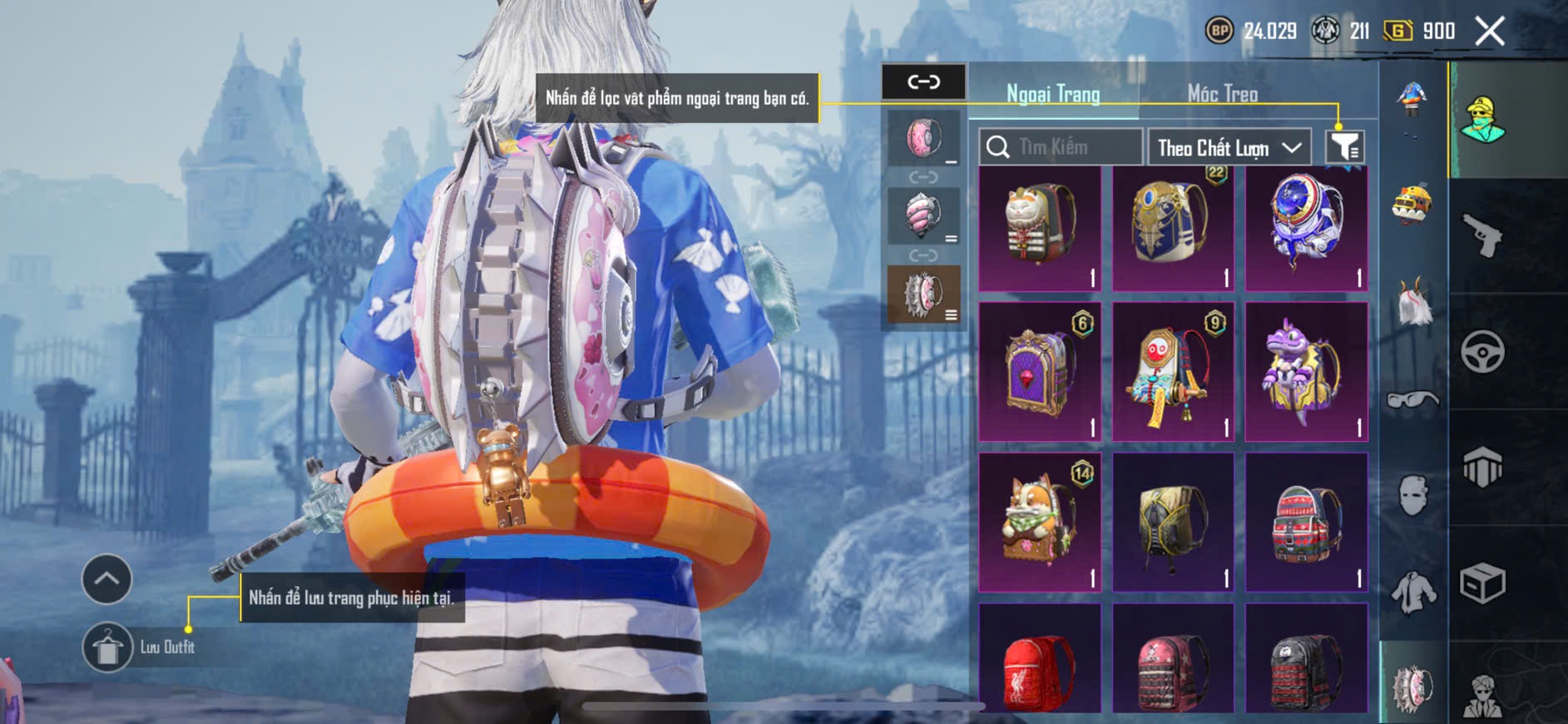This screenshot has height=724, width=1568.
Task: Select the purple dragon backpack skin
Action: coord(1306,371)
